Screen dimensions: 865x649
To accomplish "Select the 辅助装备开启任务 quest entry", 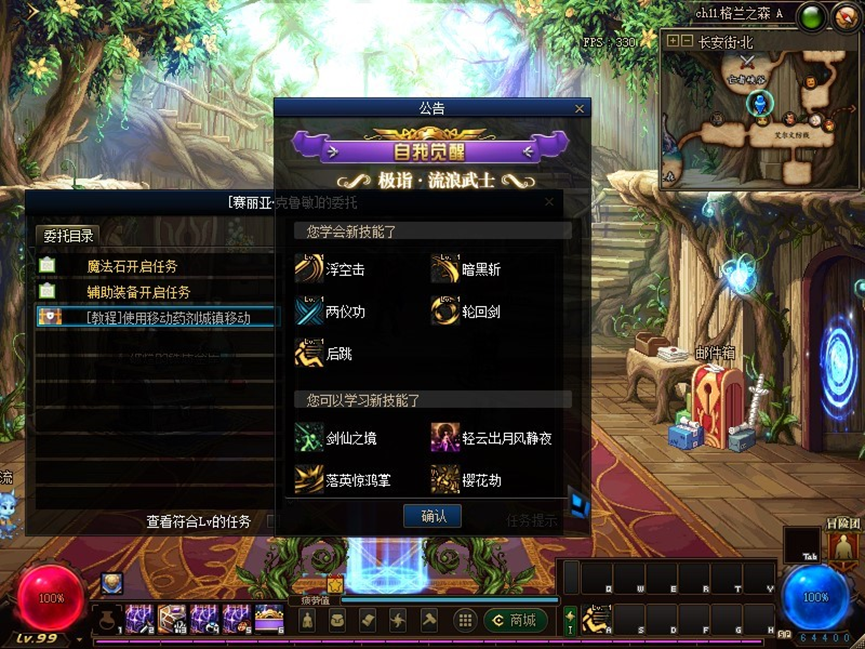I will tap(138, 292).
